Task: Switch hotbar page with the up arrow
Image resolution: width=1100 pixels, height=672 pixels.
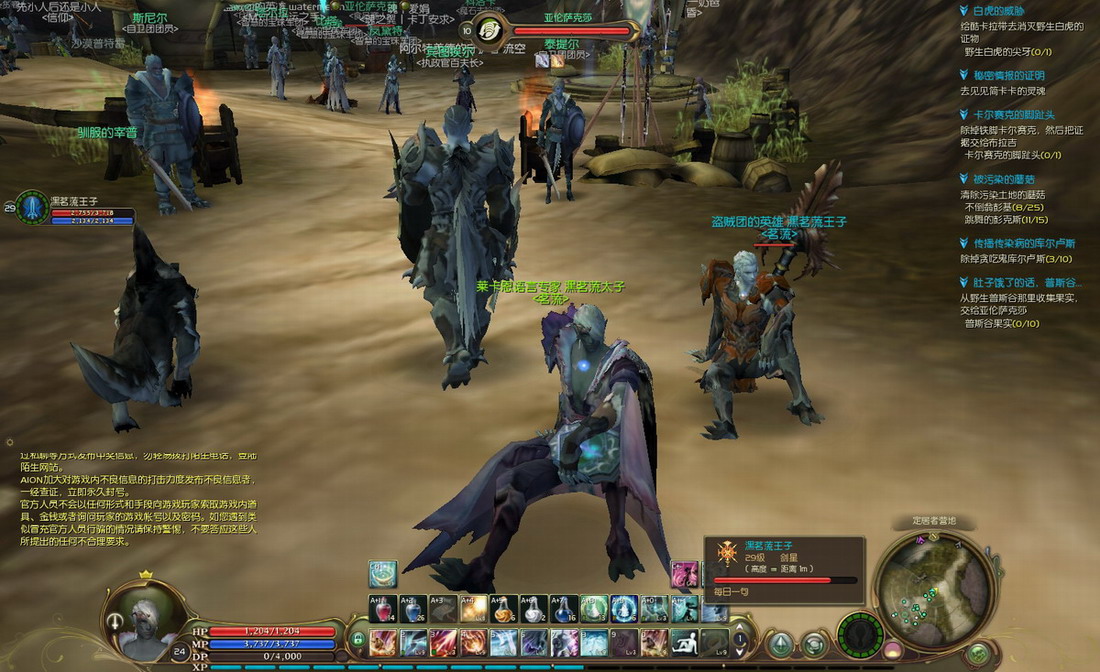Action: click(x=739, y=627)
